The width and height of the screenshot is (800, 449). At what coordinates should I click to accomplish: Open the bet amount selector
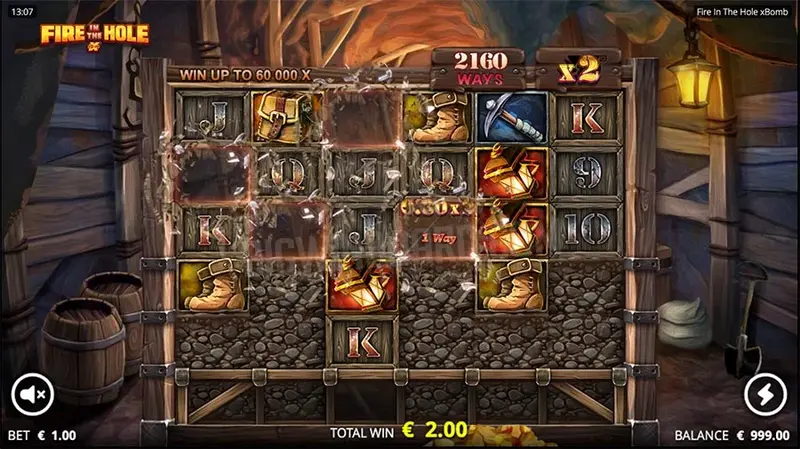tap(42, 436)
